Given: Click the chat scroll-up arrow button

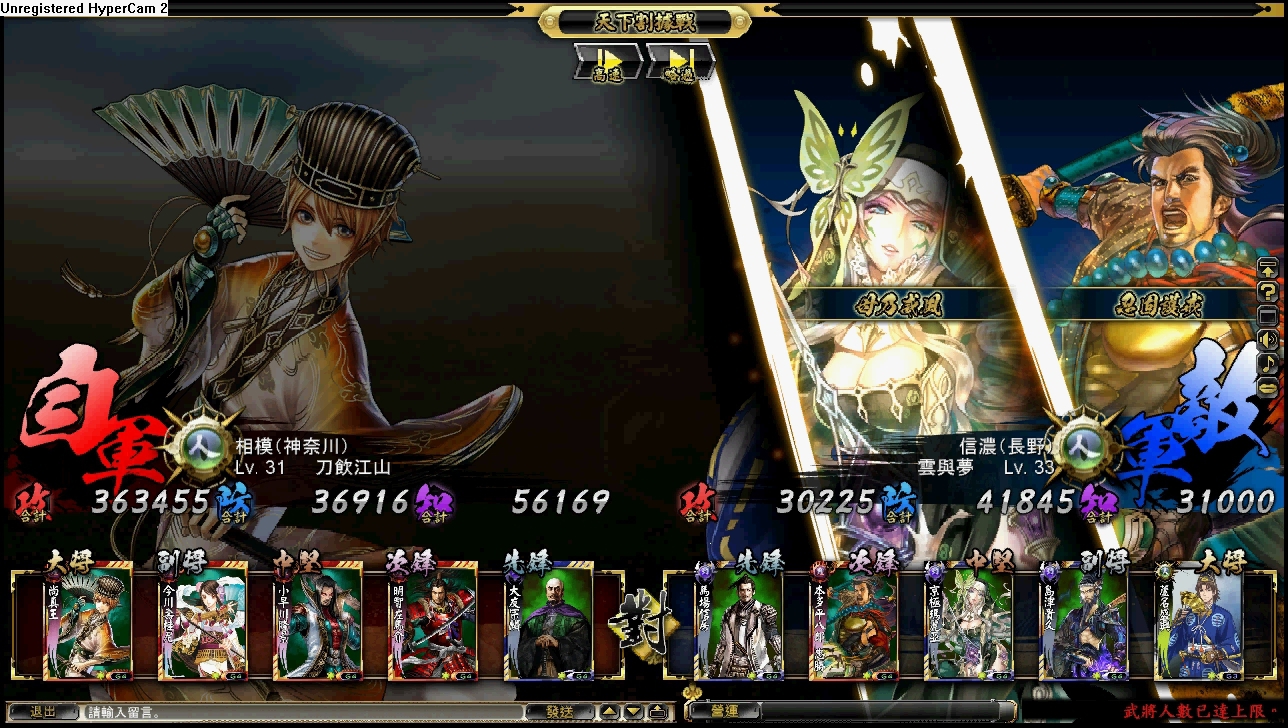Looking at the screenshot, I should (x=609, y=712).
